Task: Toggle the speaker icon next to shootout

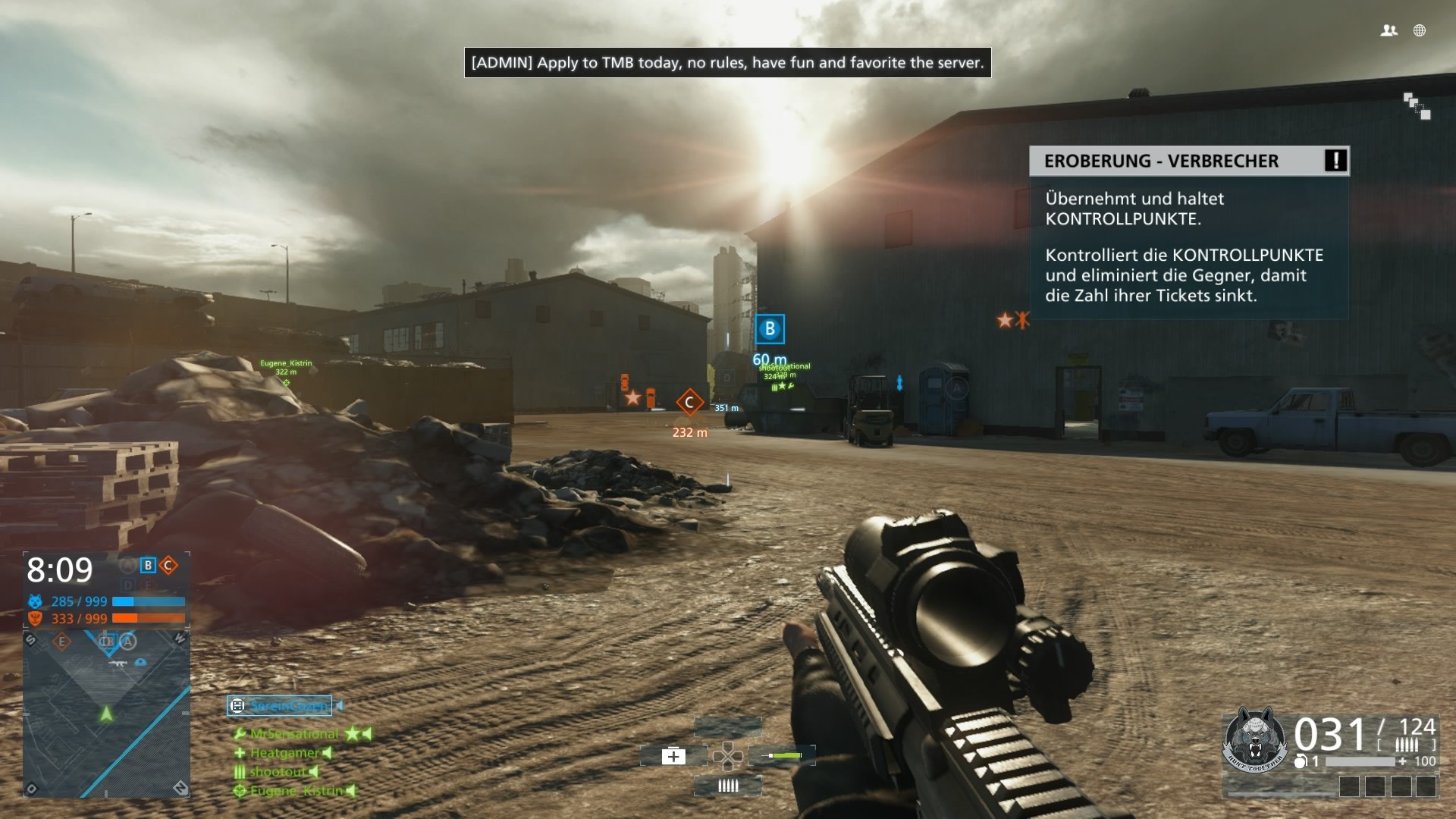Action: point(314,771)
